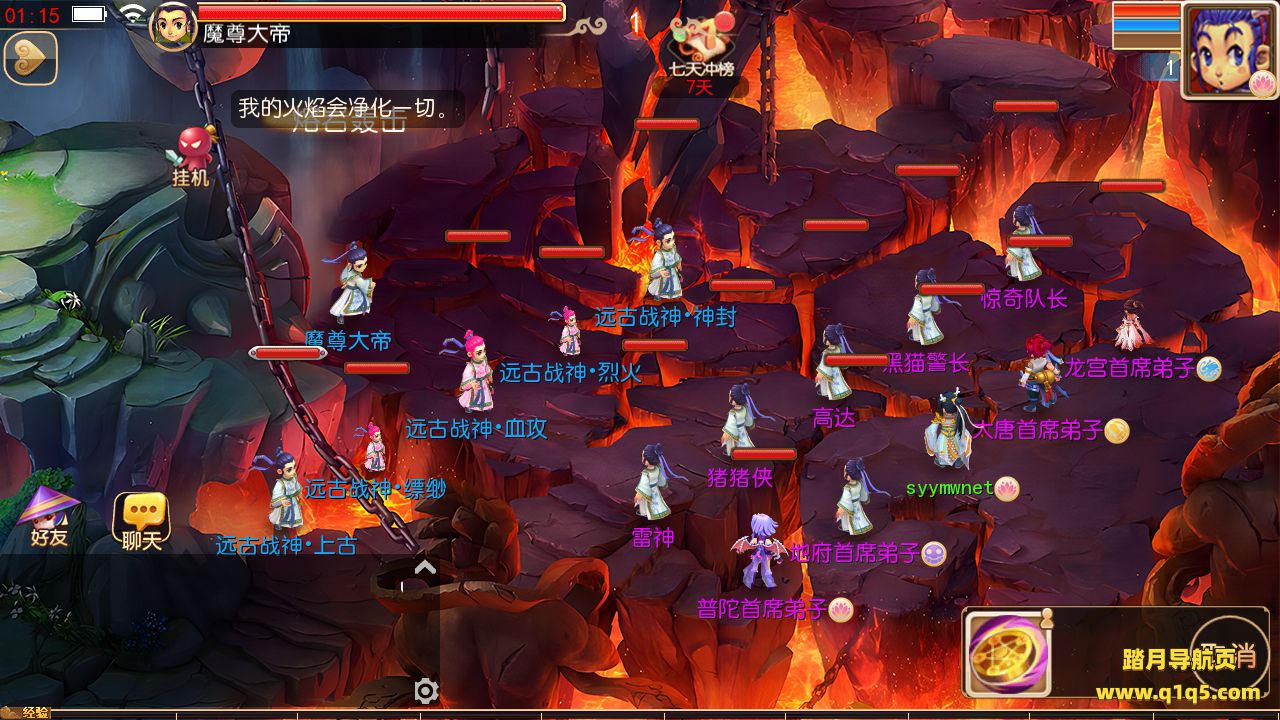Open the 聊天 chat button
Viewport: 1280px width, 720px height.
pos(142,520)
